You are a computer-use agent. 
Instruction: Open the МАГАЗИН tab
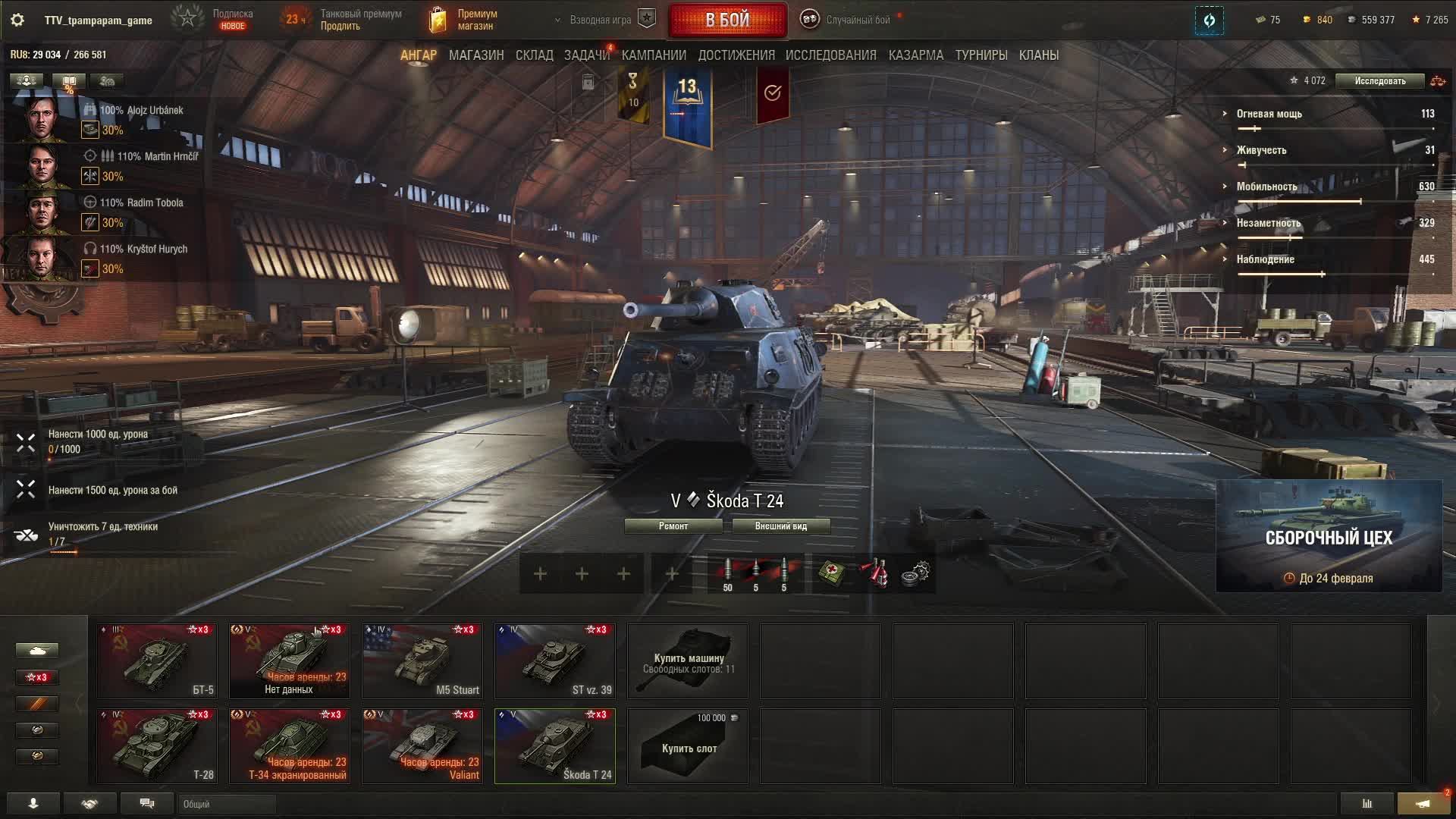pyautogui.click(x=476, y=55)
